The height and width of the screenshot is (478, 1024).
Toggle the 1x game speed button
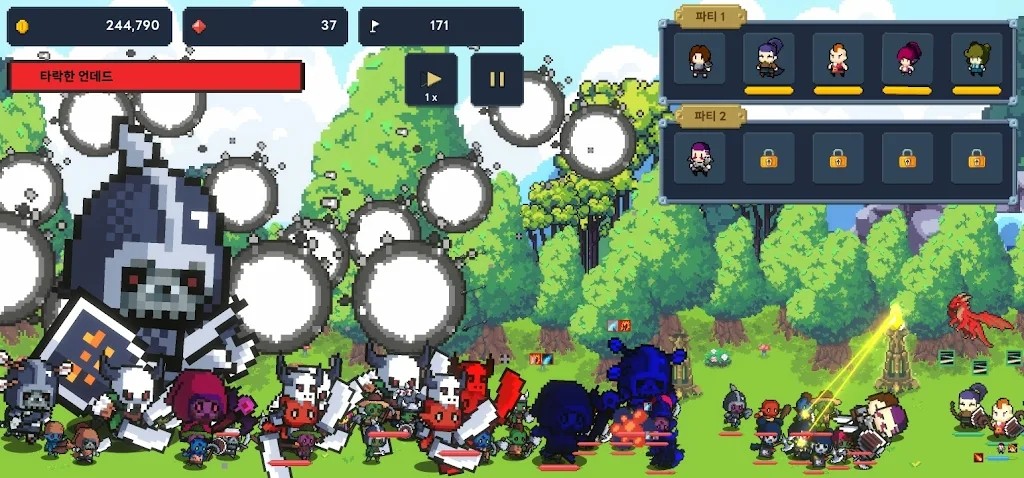coord(431,80)
